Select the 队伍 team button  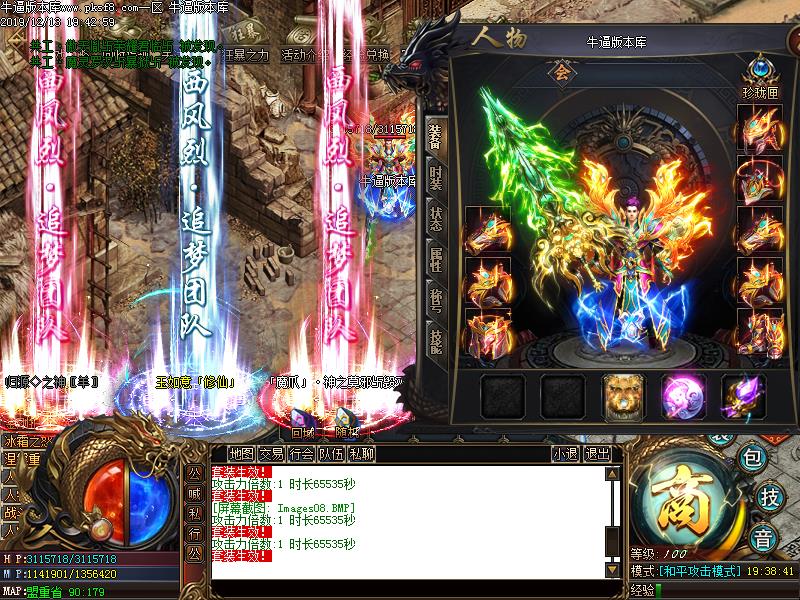332,454
